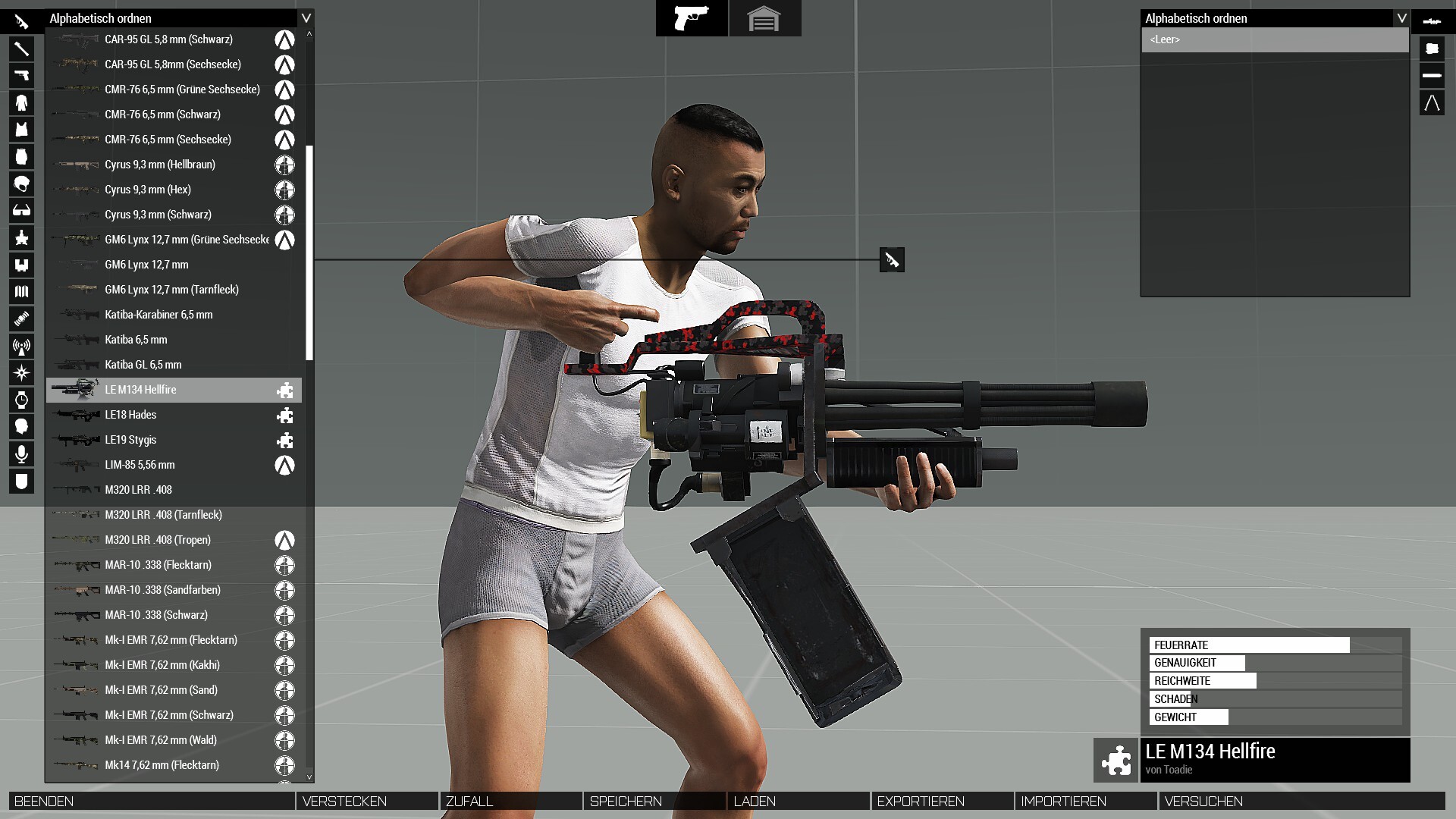Choose the LE19 Stygis weapon
This screenshot has width=1456, height=819.
[174, 440]
